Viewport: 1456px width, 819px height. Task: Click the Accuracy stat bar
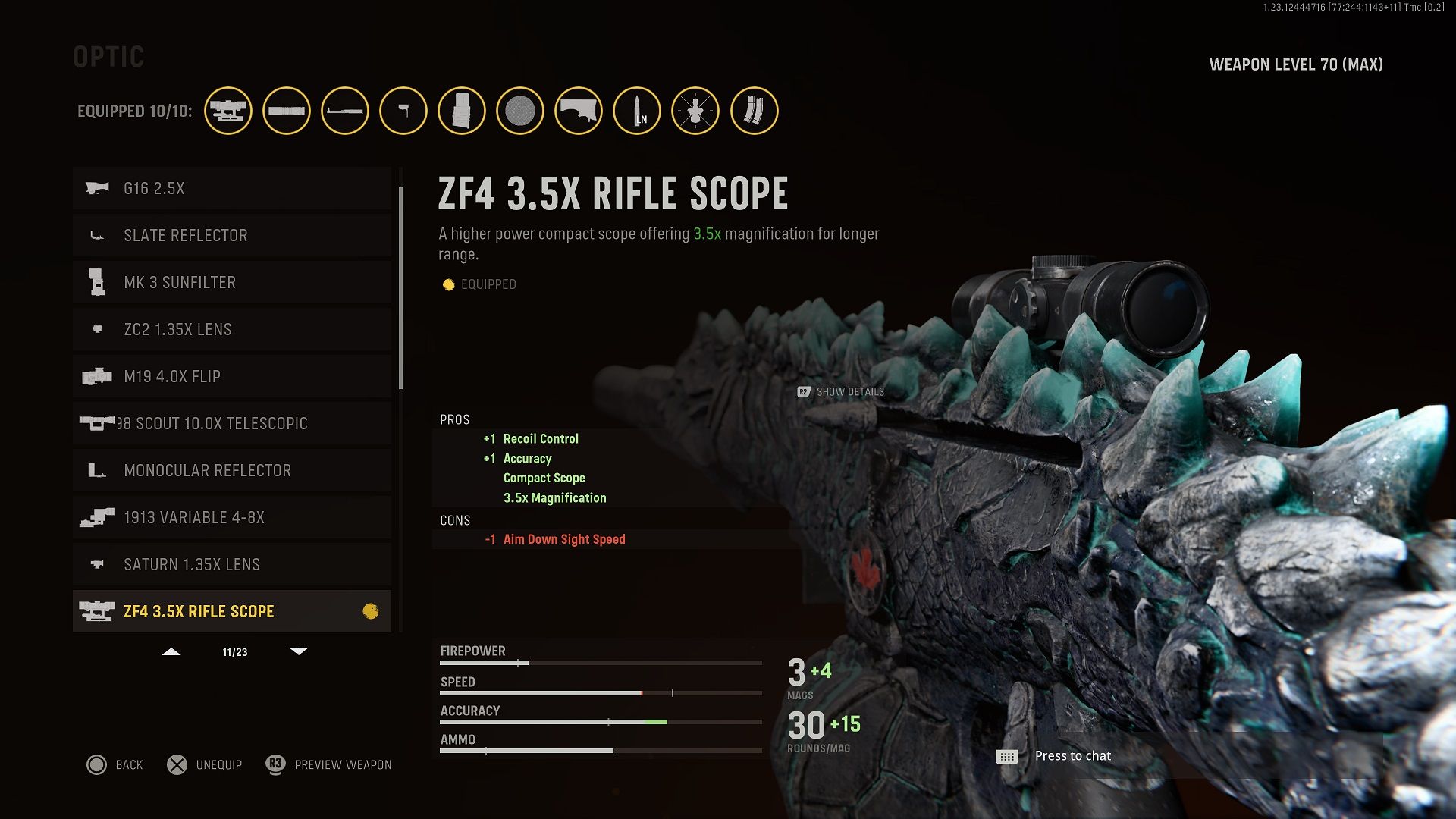599,720
